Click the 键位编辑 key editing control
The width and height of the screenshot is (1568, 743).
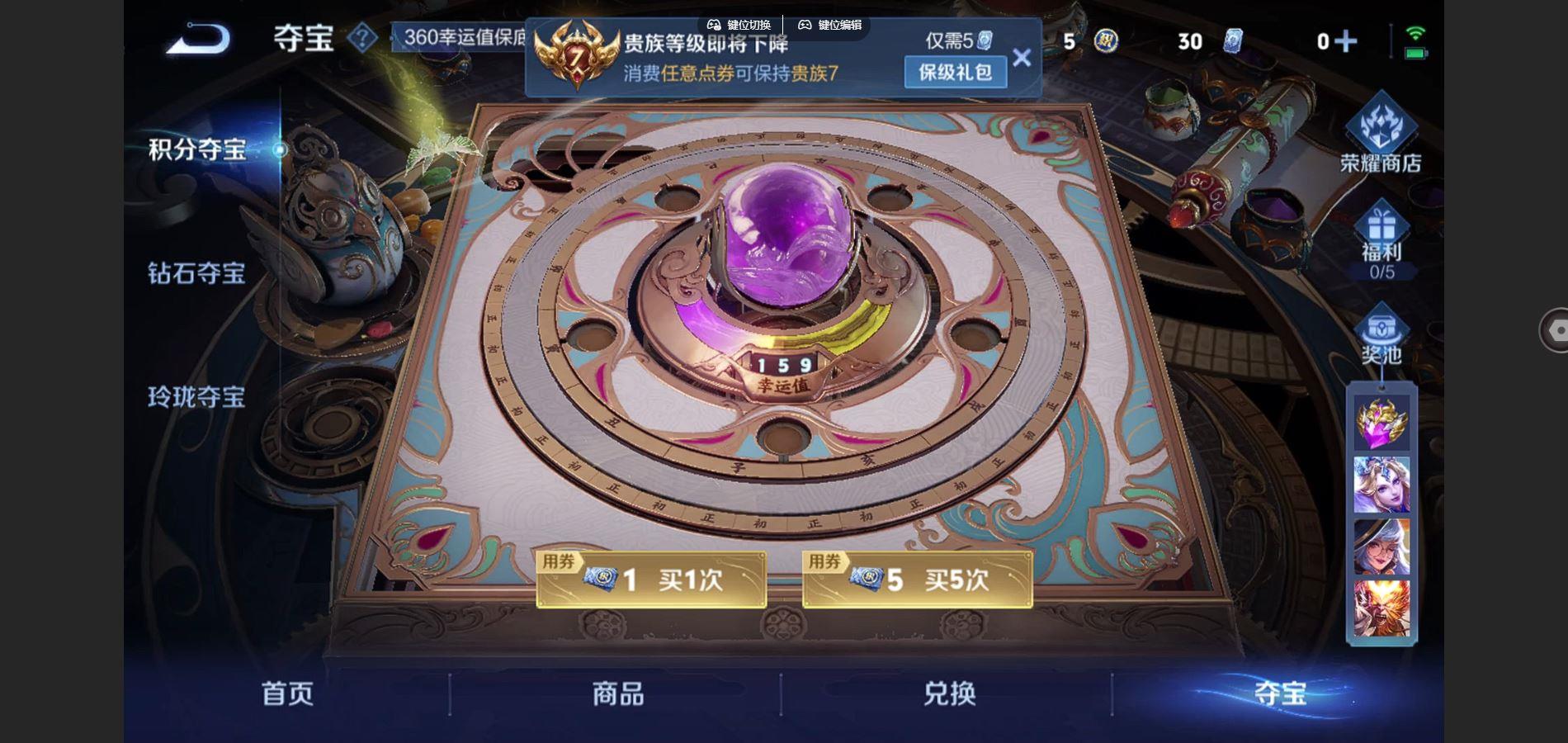click(x=831, y=25)
